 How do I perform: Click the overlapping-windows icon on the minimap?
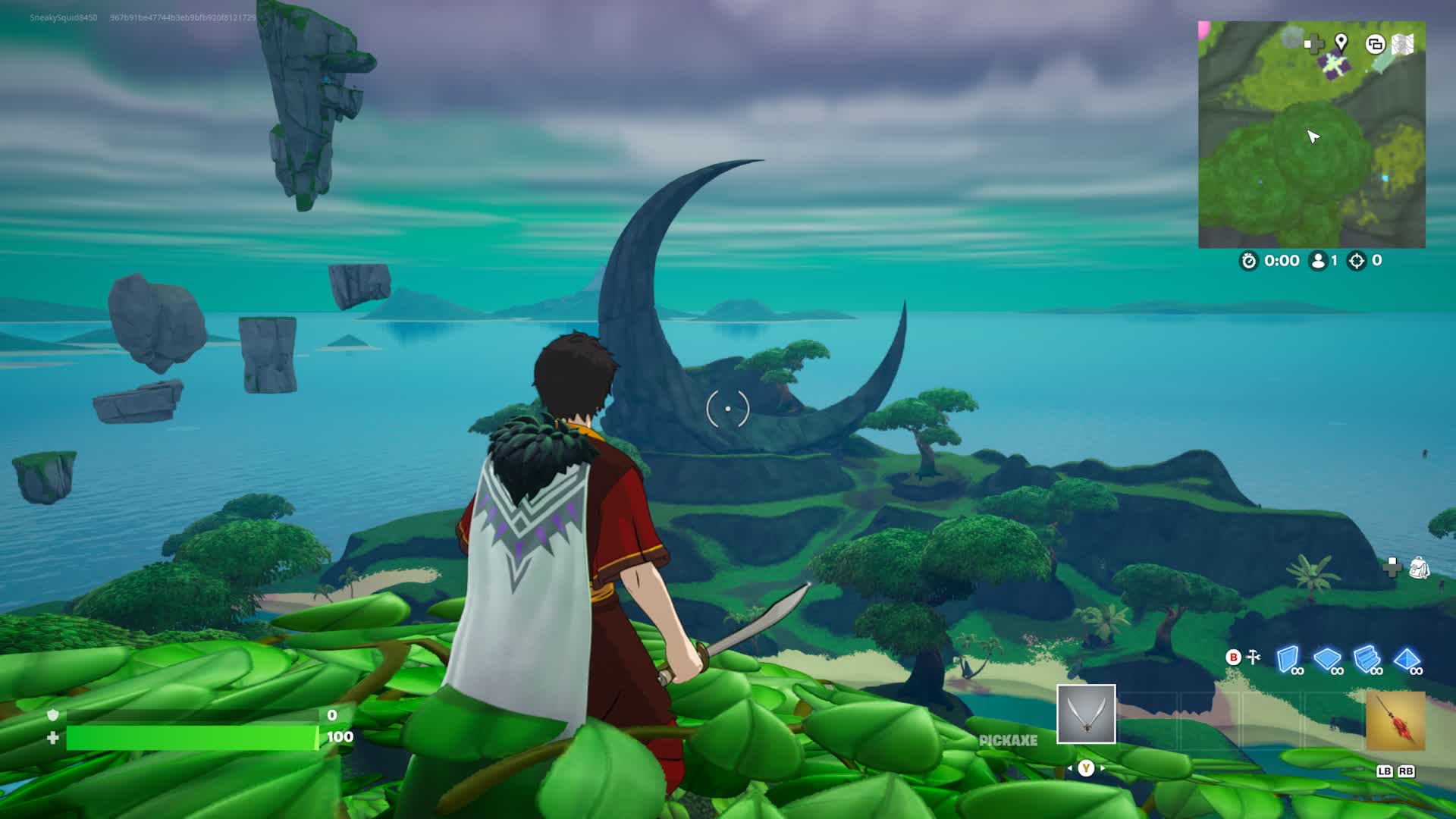1375,44
